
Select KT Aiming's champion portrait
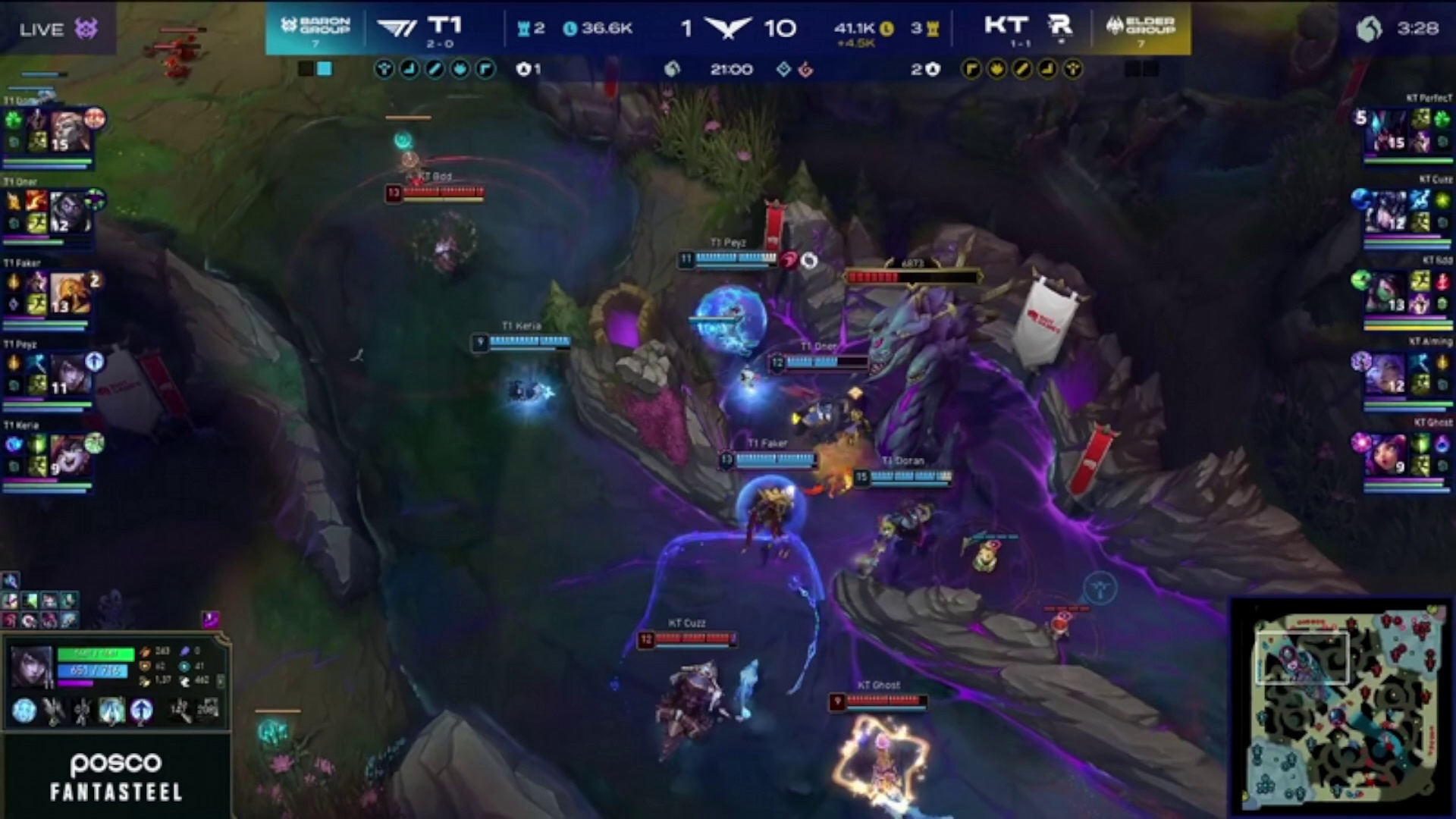[1387, 375]
